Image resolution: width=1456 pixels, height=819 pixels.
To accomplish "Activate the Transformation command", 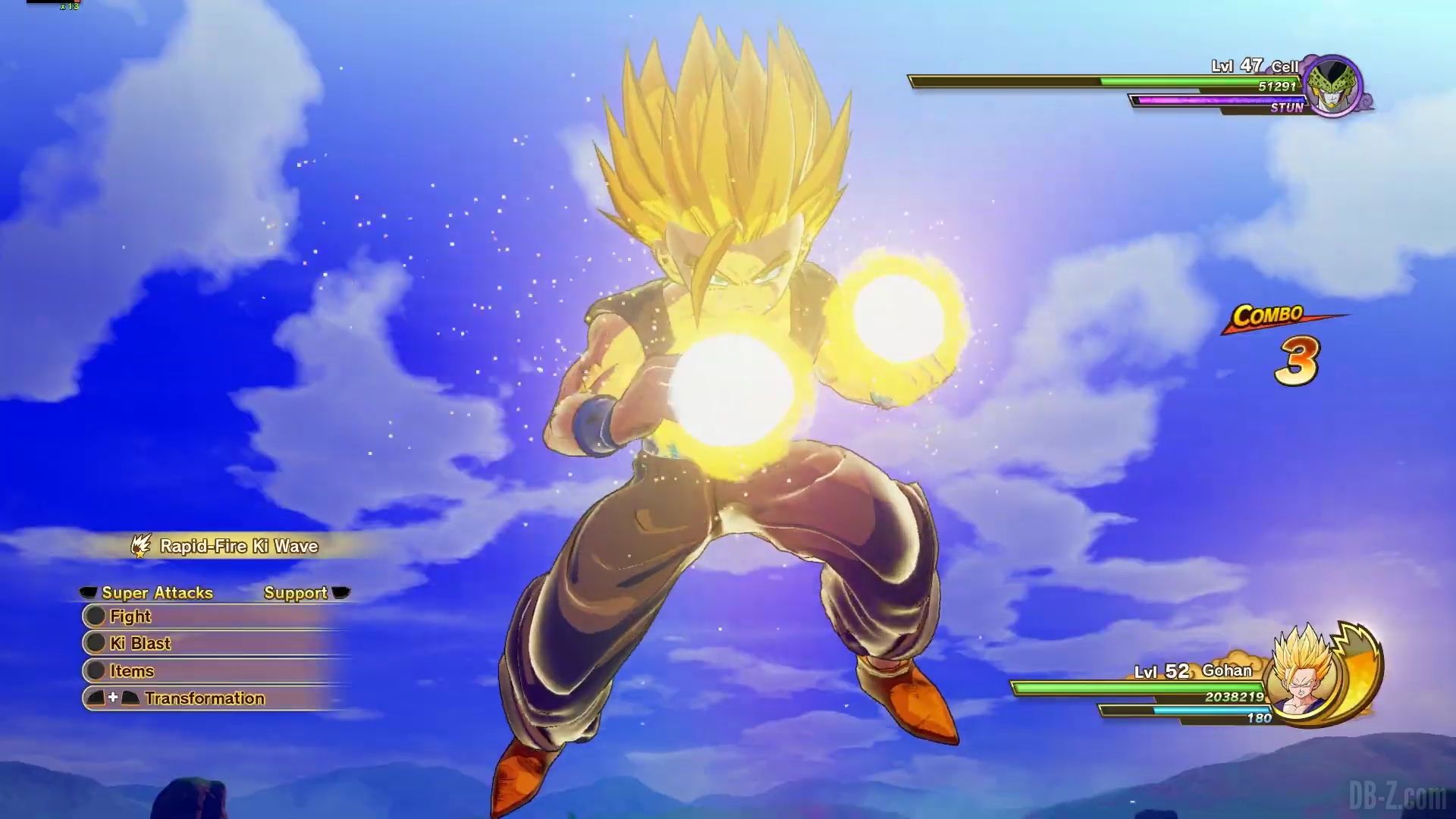I will [204, 698].
